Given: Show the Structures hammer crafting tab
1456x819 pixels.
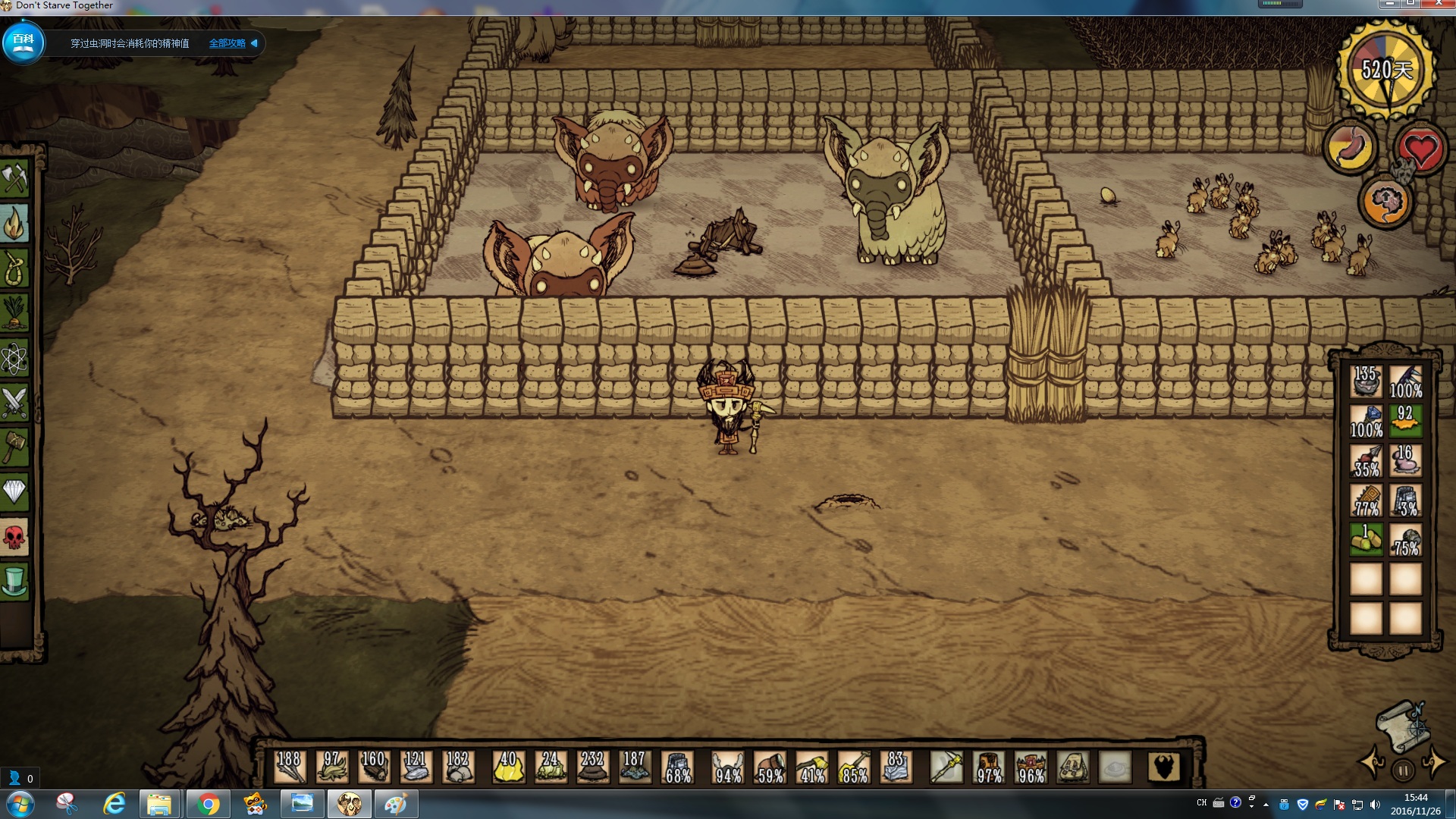Looking at the screenshot, I should 14,447.
